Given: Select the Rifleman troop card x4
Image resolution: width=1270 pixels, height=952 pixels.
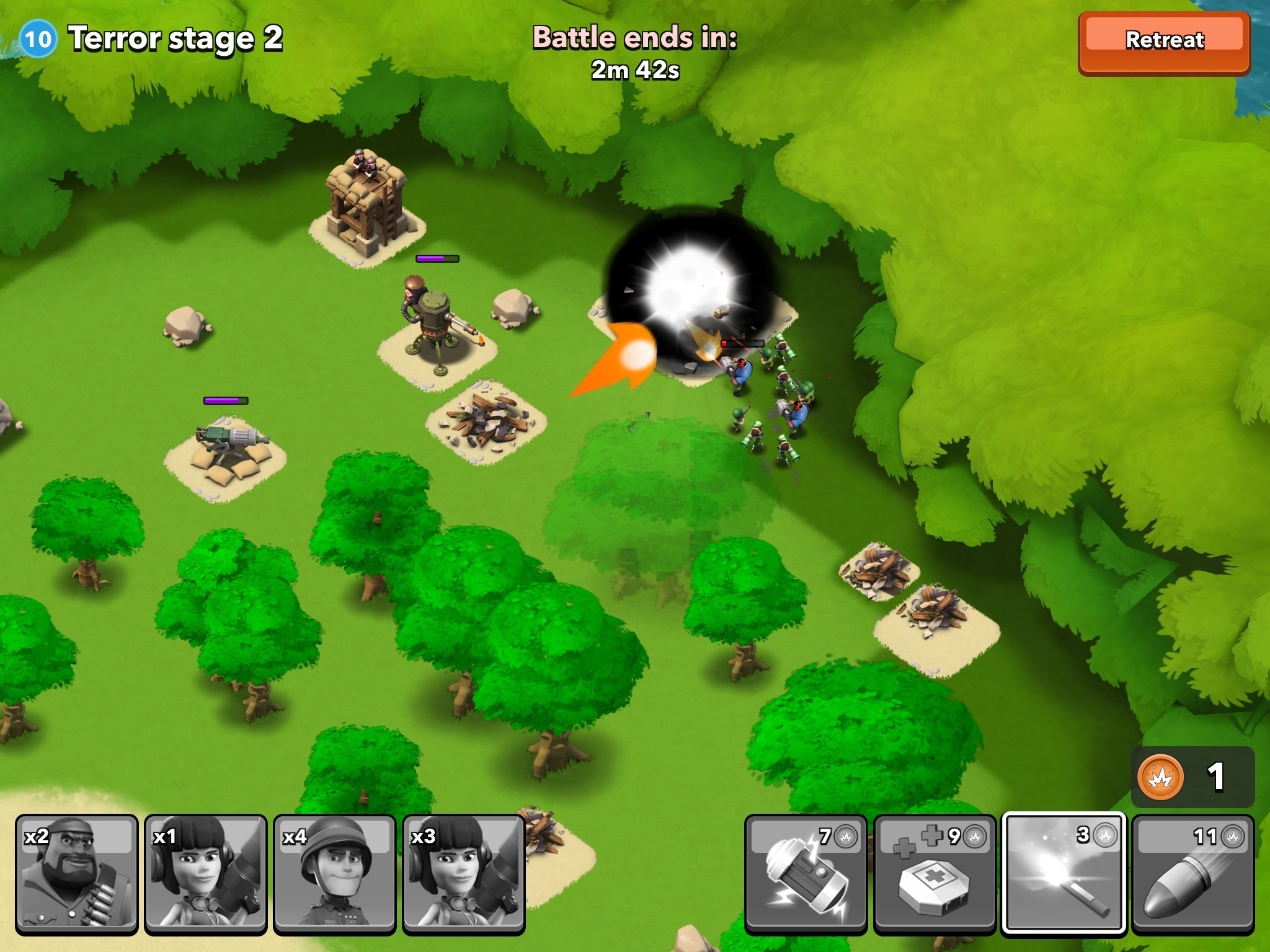Looking at the screenshot, I should pos(335,874).
